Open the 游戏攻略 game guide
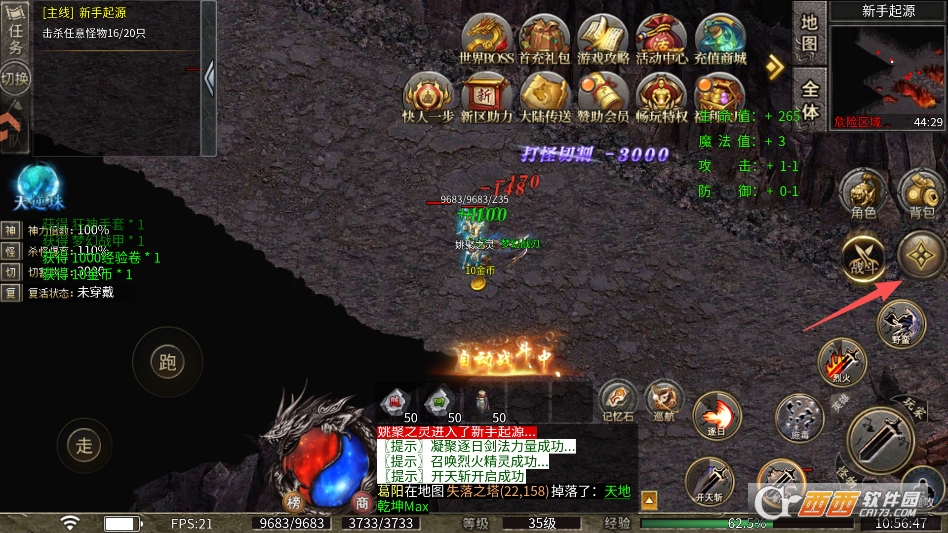 pos(603,38)
